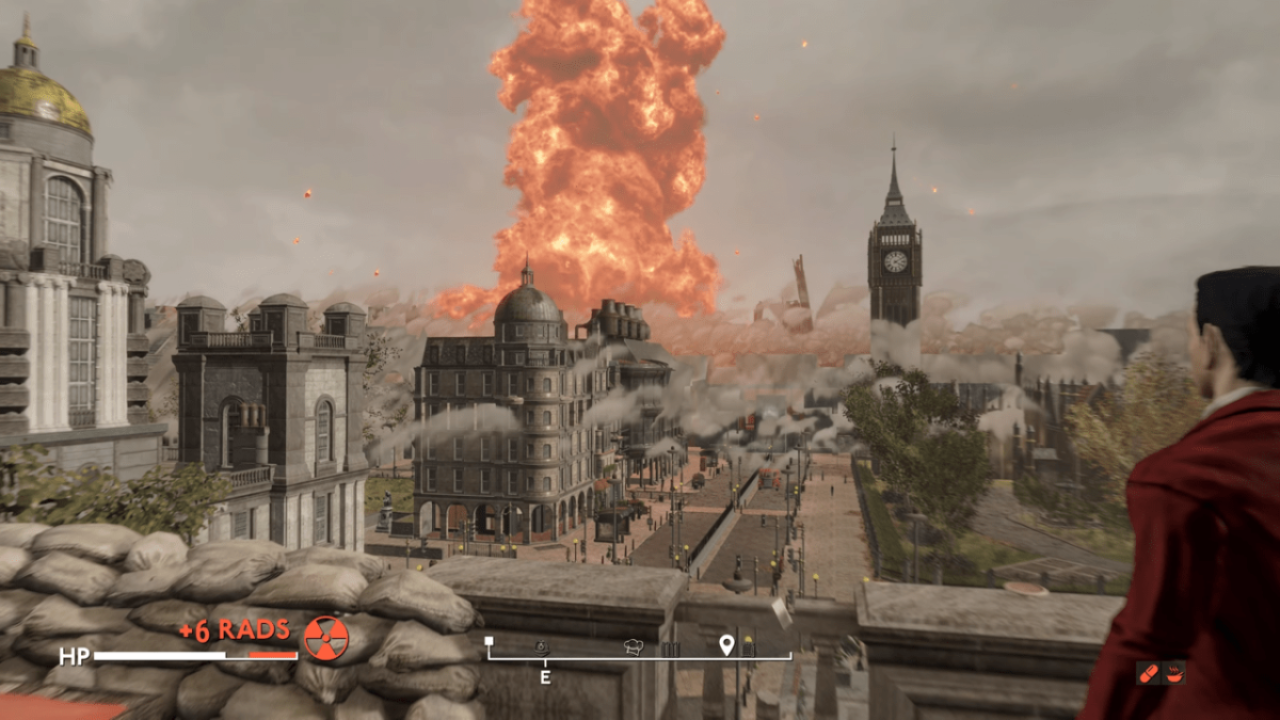Select the pill capsule status icon
Image resolution: width=1280 pixels, height=720 pixels.
1149,673
